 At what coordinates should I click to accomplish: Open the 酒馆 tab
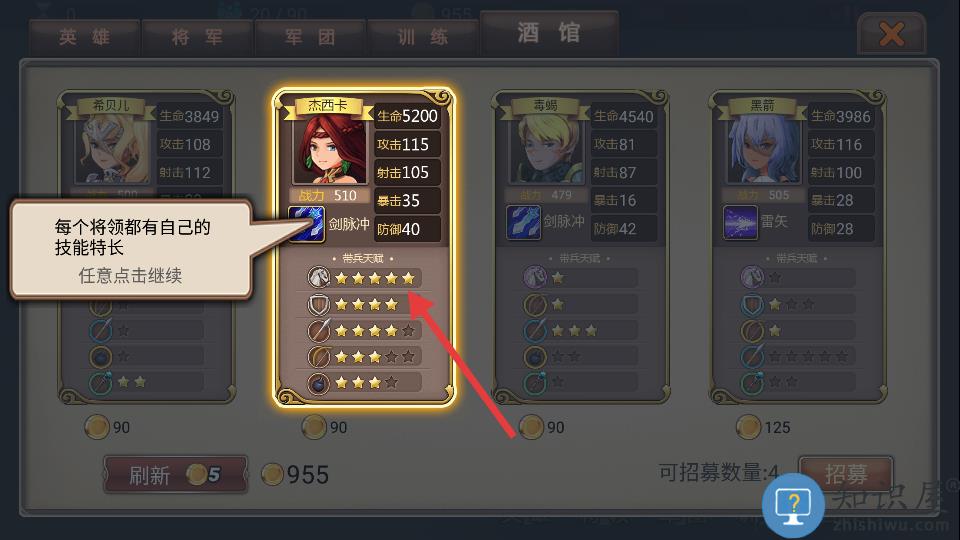tap(548, 33)
